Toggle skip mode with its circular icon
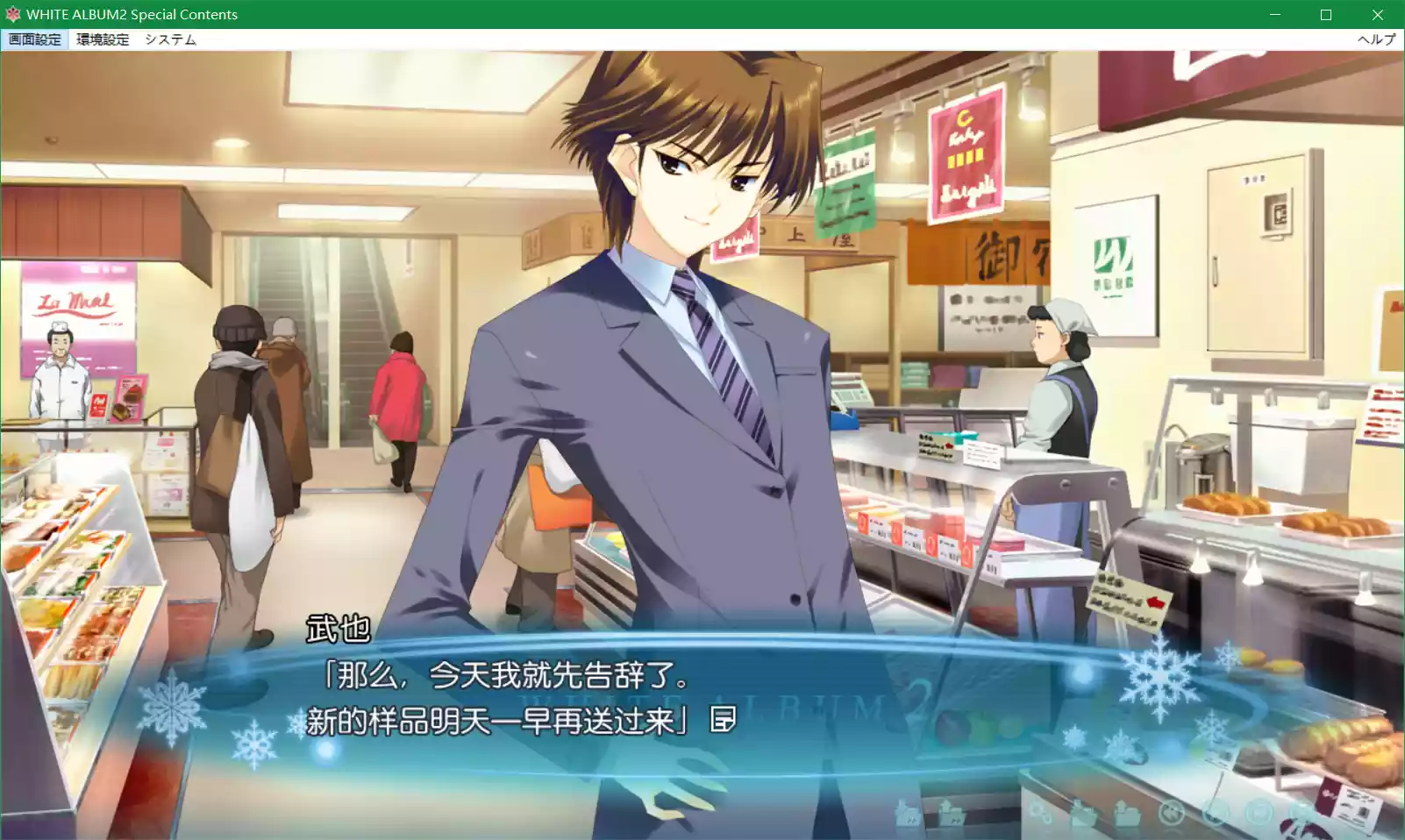This screenshot has height=840, width=1405. 1259,813
